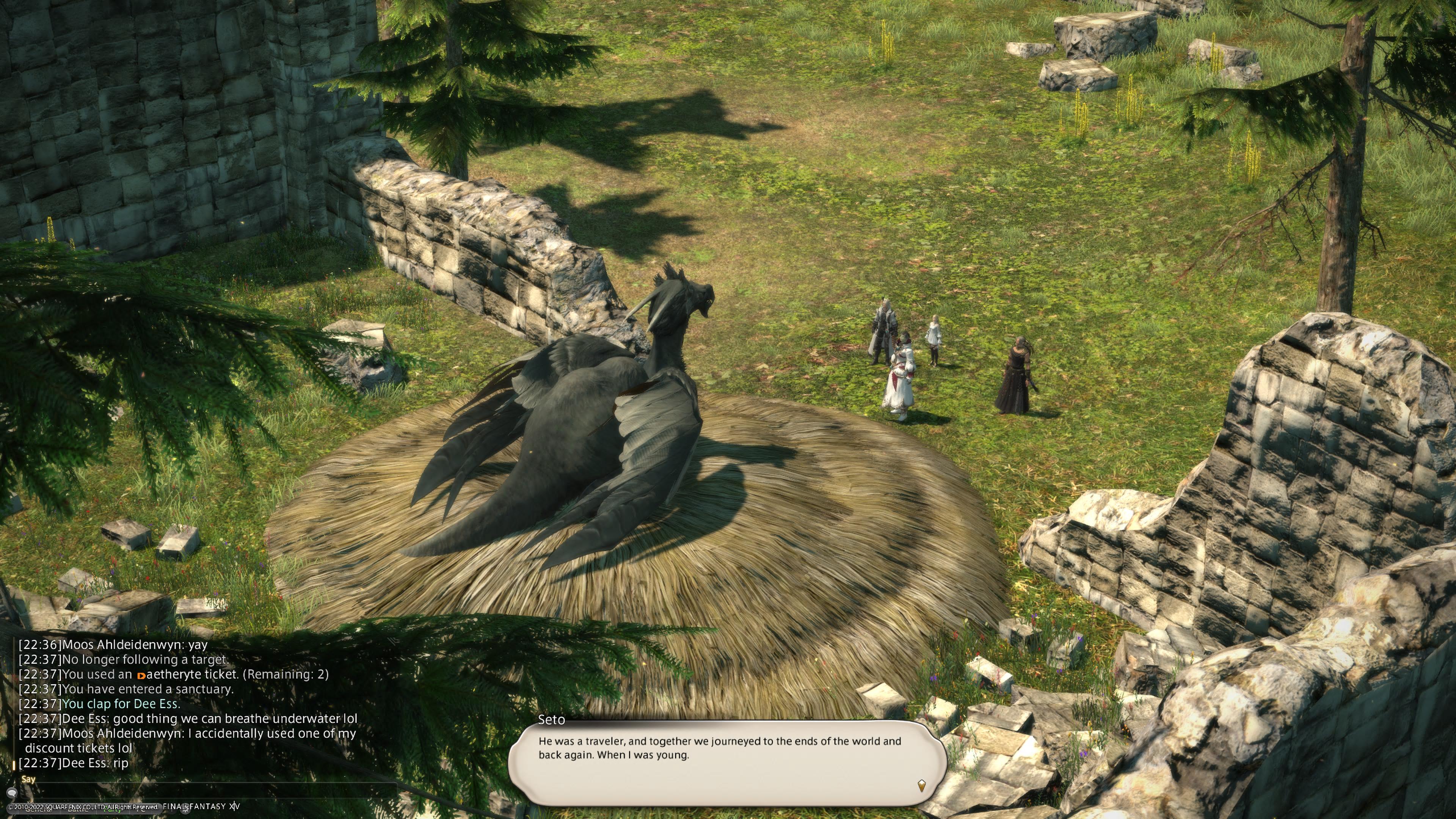This screenshot has width=1456, height=819.
Task: Open the chat speech bubble icon
Action: (x=11, y=793)
